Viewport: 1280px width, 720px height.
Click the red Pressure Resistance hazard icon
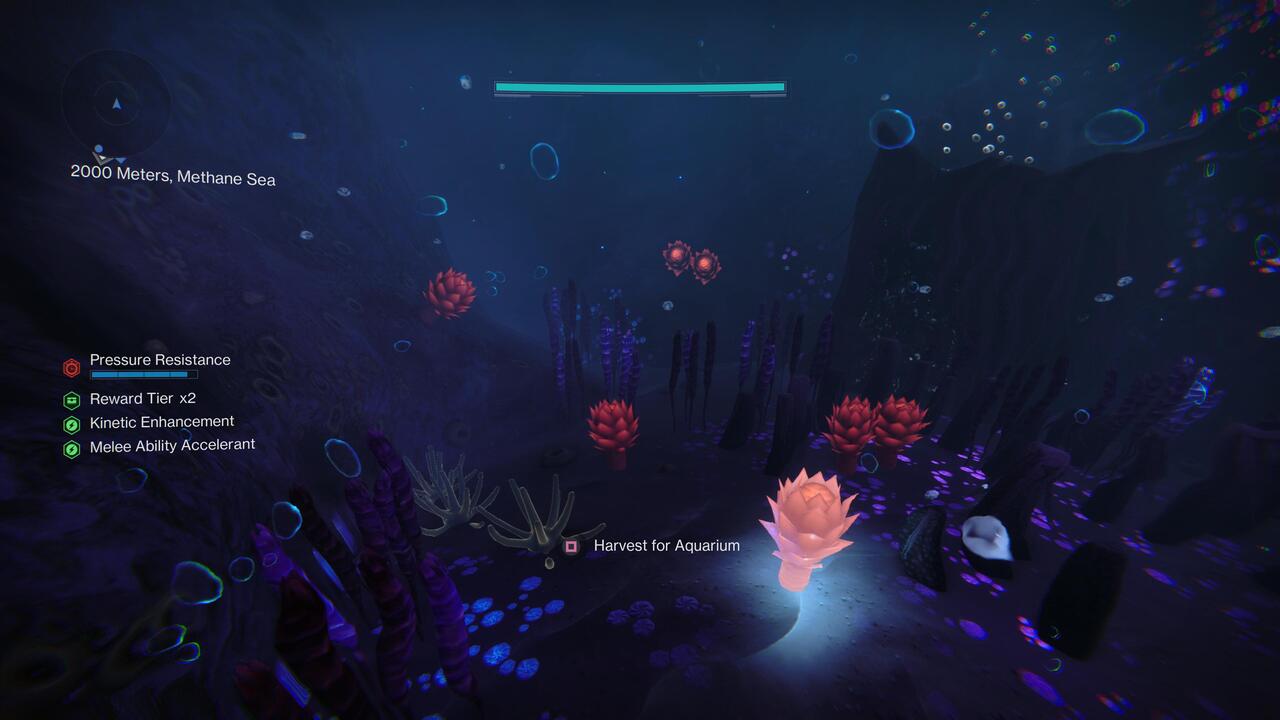coord(71,368)
